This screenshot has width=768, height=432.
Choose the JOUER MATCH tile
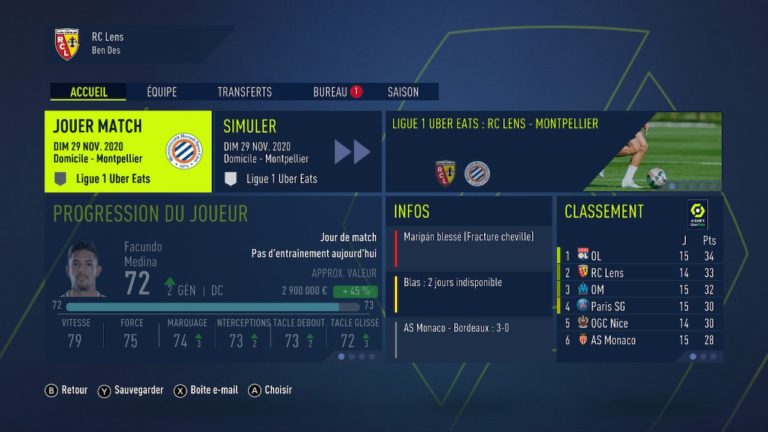pos(128,151)
